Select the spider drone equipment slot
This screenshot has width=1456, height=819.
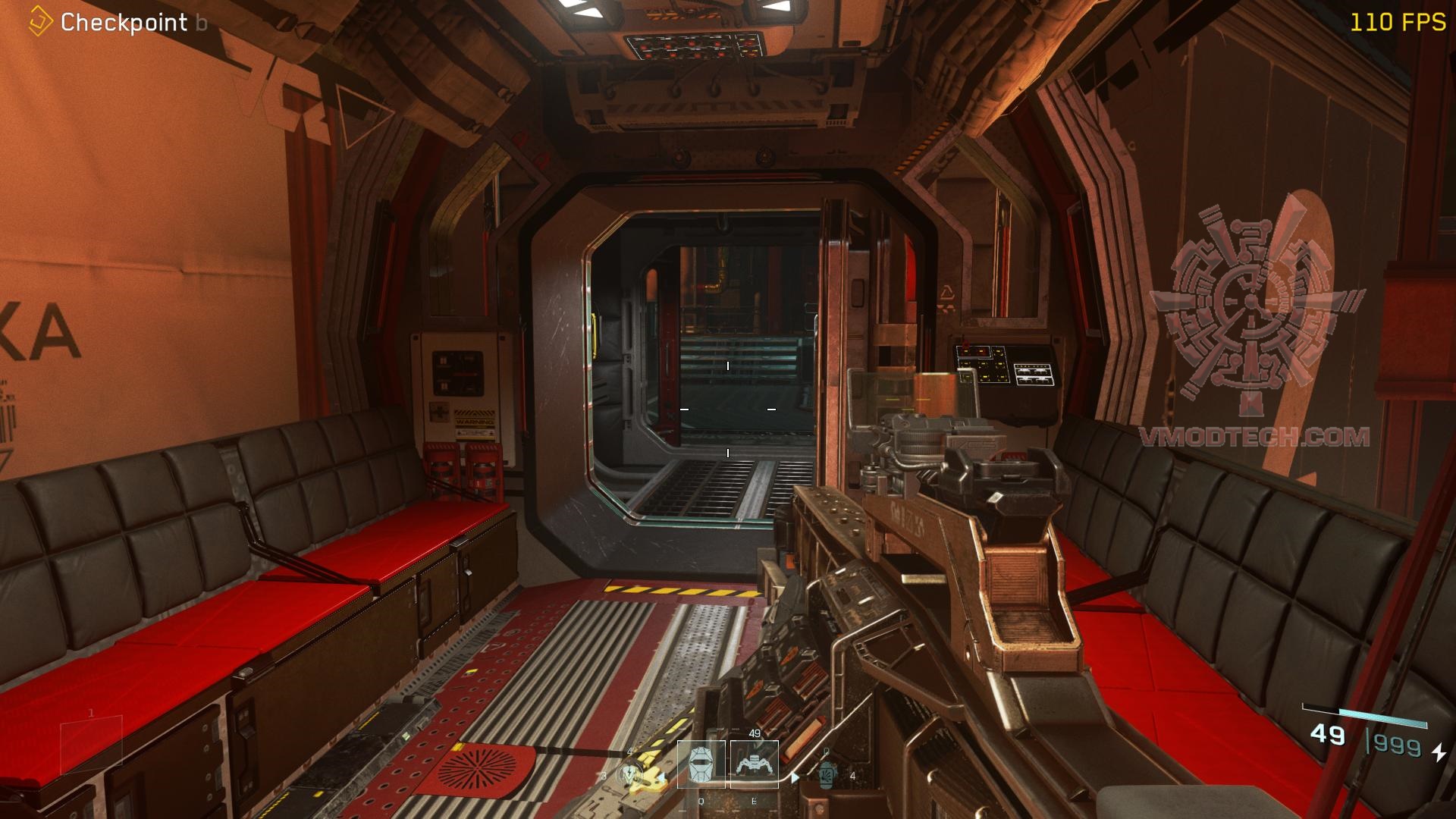click(754, 764)
